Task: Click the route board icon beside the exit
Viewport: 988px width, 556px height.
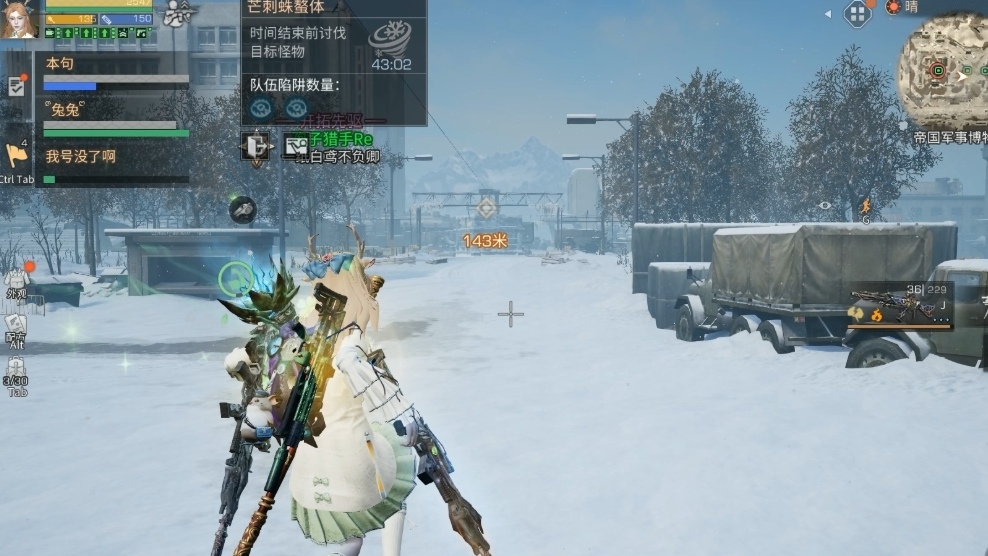Action: (x=295, y=146)
